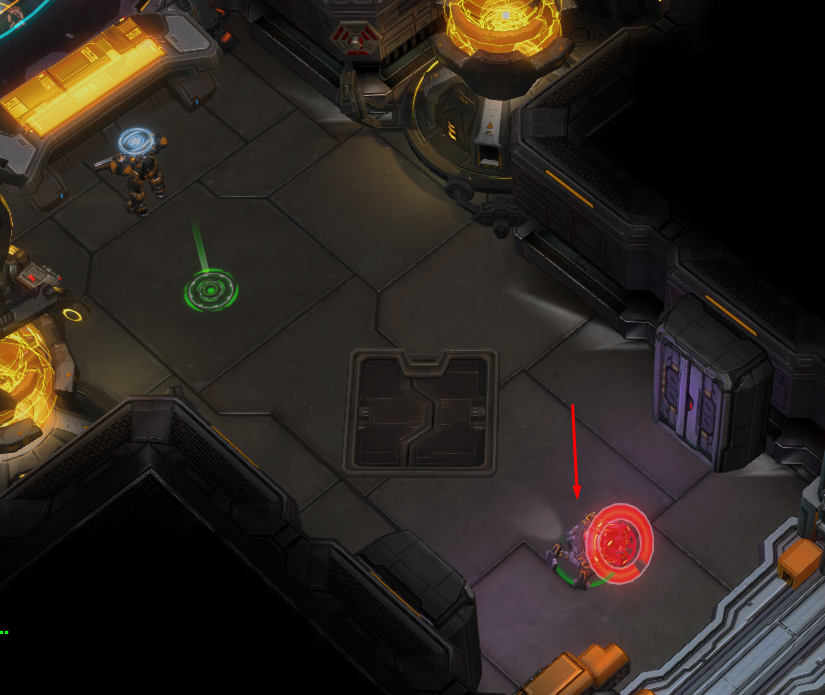
Task: Click the red circular target marker
Action: (x=617, y=544)
